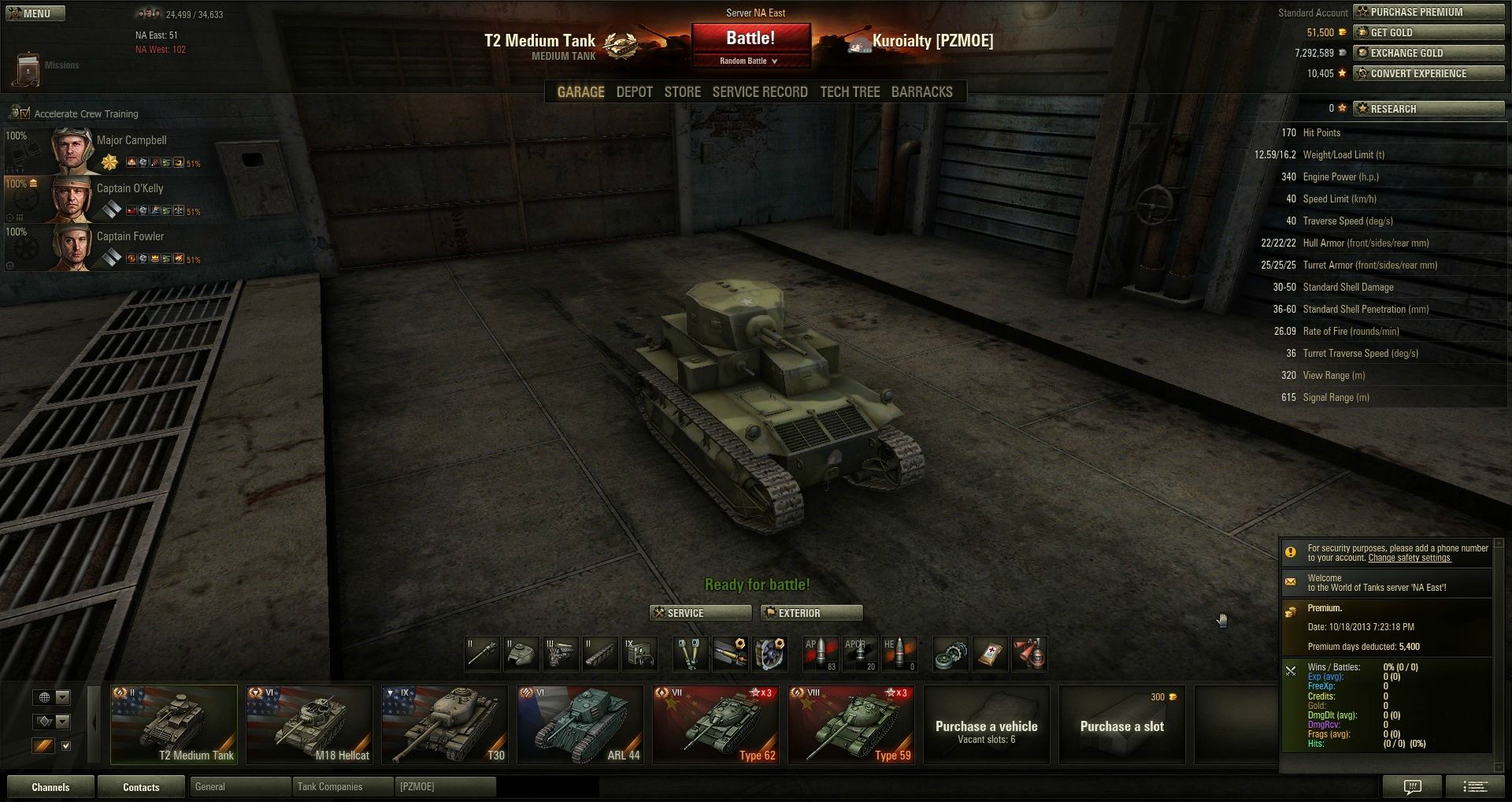The image size is (1512, 802).
Task: Click the GET GOLD button
Action: tap(1428, 32)
